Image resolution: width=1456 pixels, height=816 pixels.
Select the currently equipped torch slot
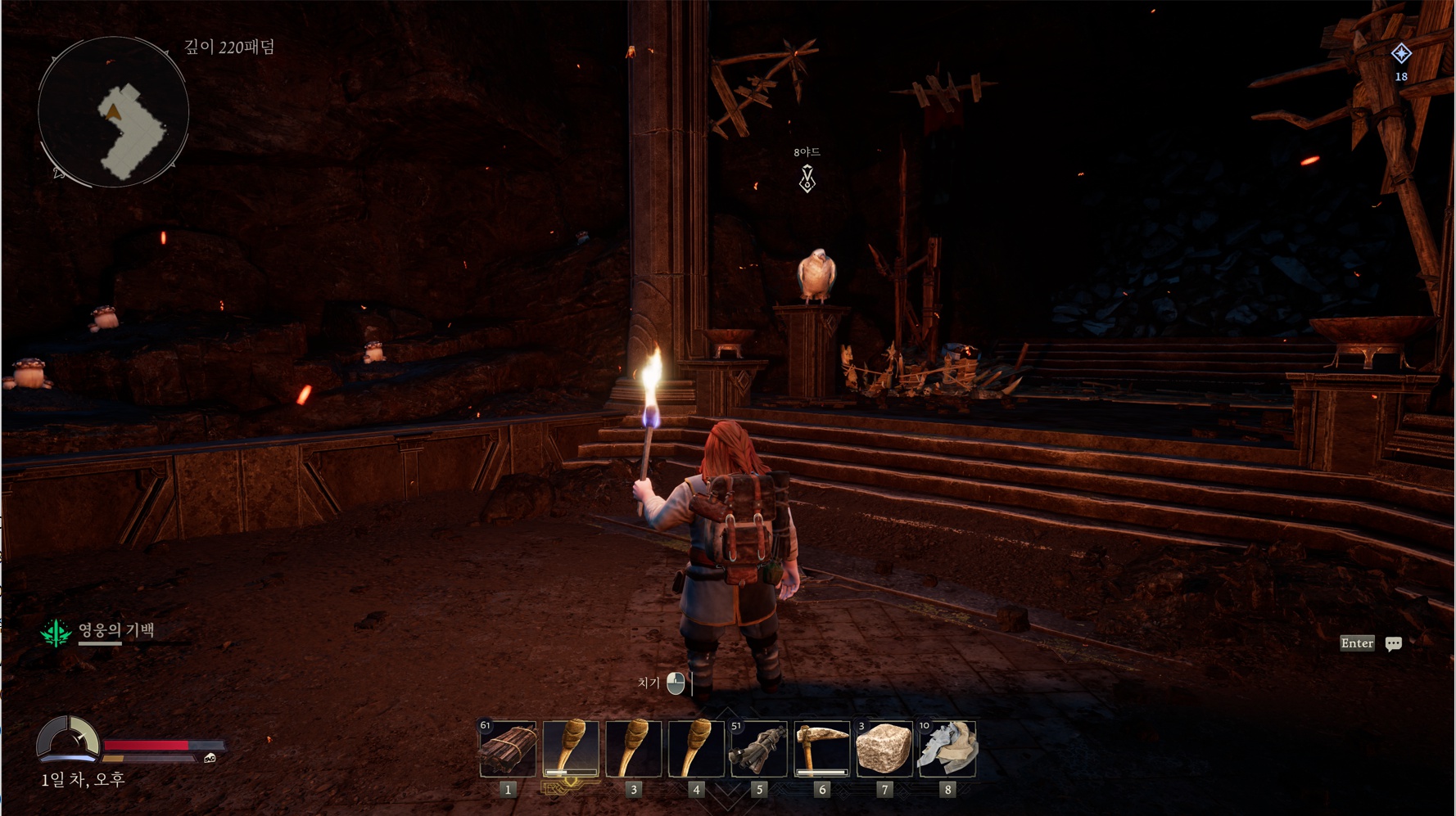(x=571, y=748)
